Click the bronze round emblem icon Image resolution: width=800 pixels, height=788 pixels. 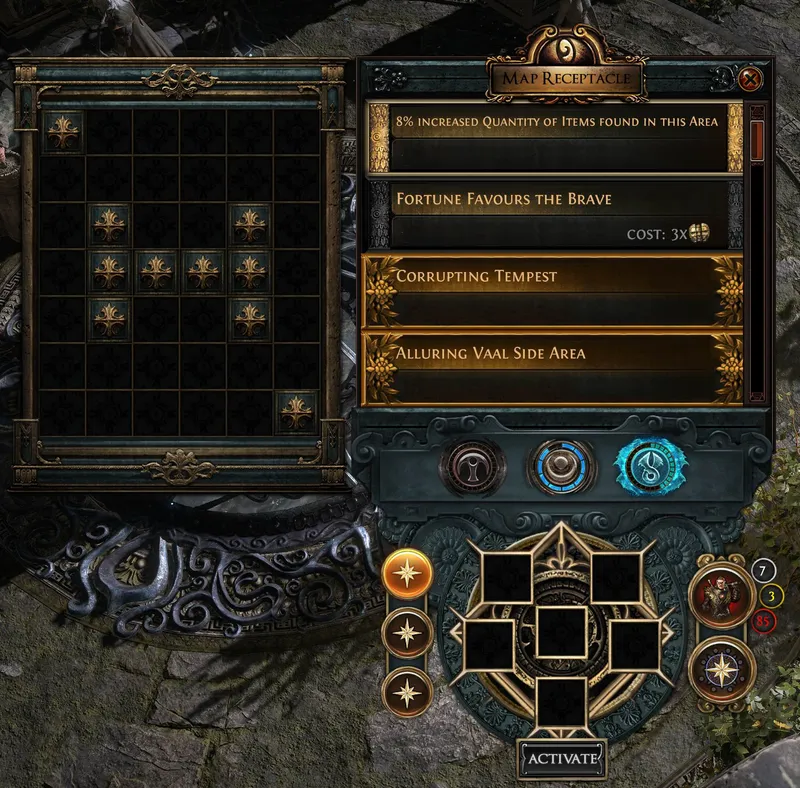(x=467, y=464)
